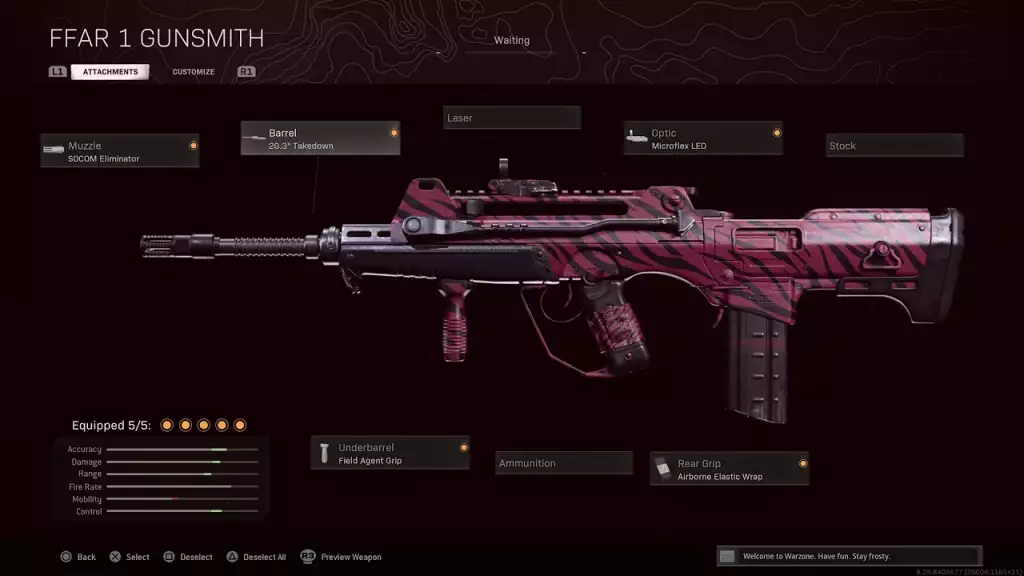The image size is (1024, 576).
Task: Select the Muzzle SOCOM Eliminator slot
Action: (120, 151)
